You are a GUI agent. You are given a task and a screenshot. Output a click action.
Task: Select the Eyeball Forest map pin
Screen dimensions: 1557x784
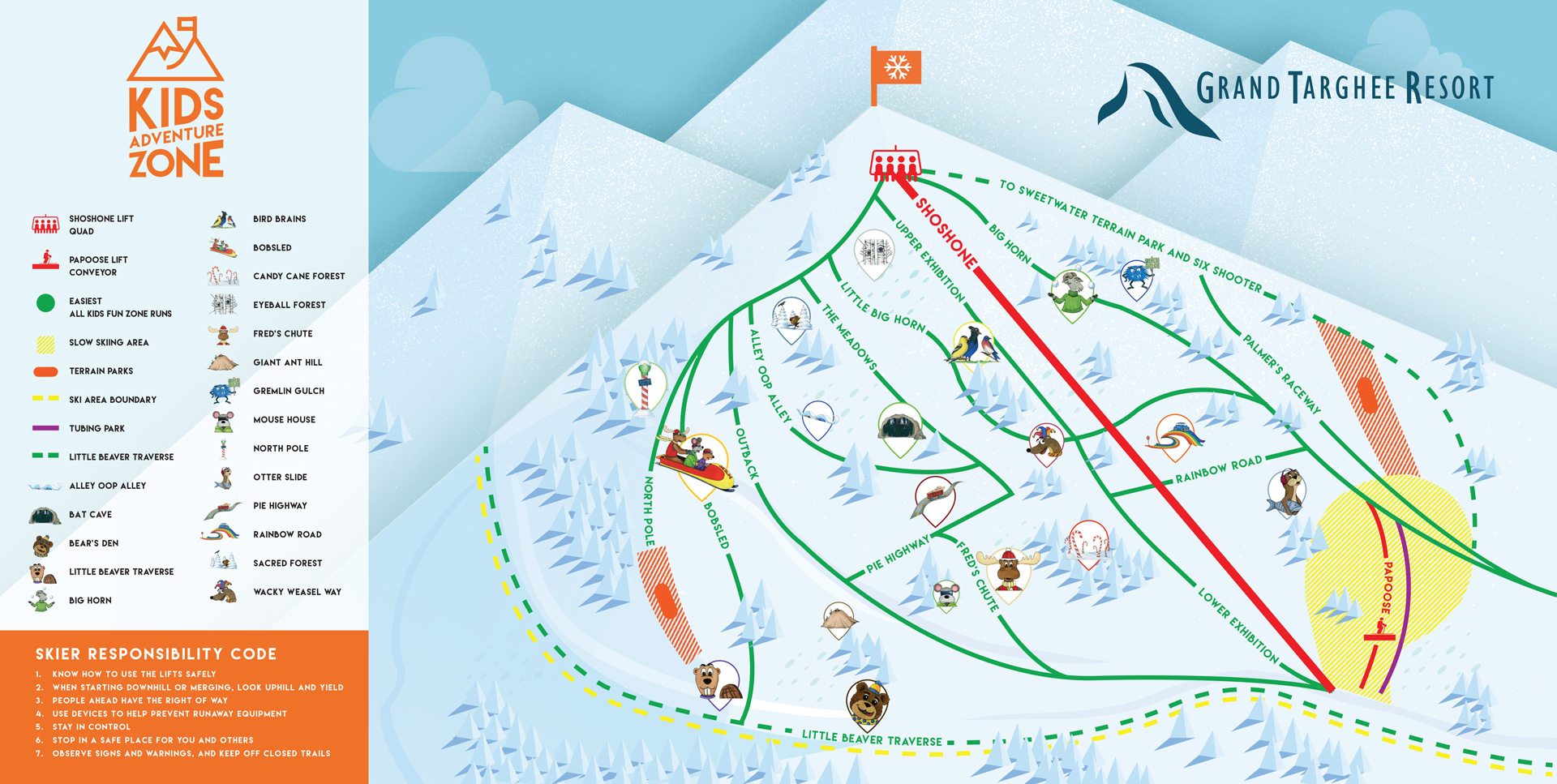coord(874,252)
